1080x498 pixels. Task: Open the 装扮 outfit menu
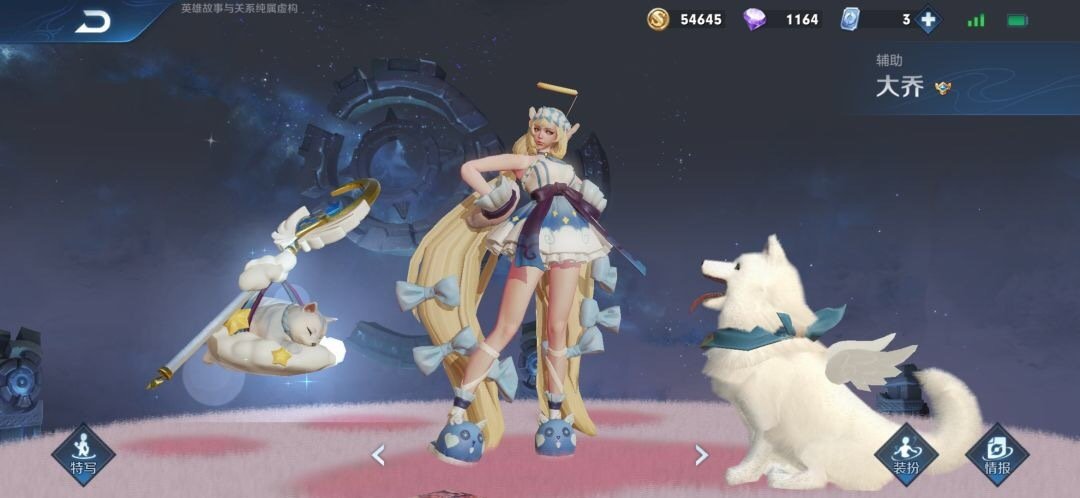pos(906,455)
